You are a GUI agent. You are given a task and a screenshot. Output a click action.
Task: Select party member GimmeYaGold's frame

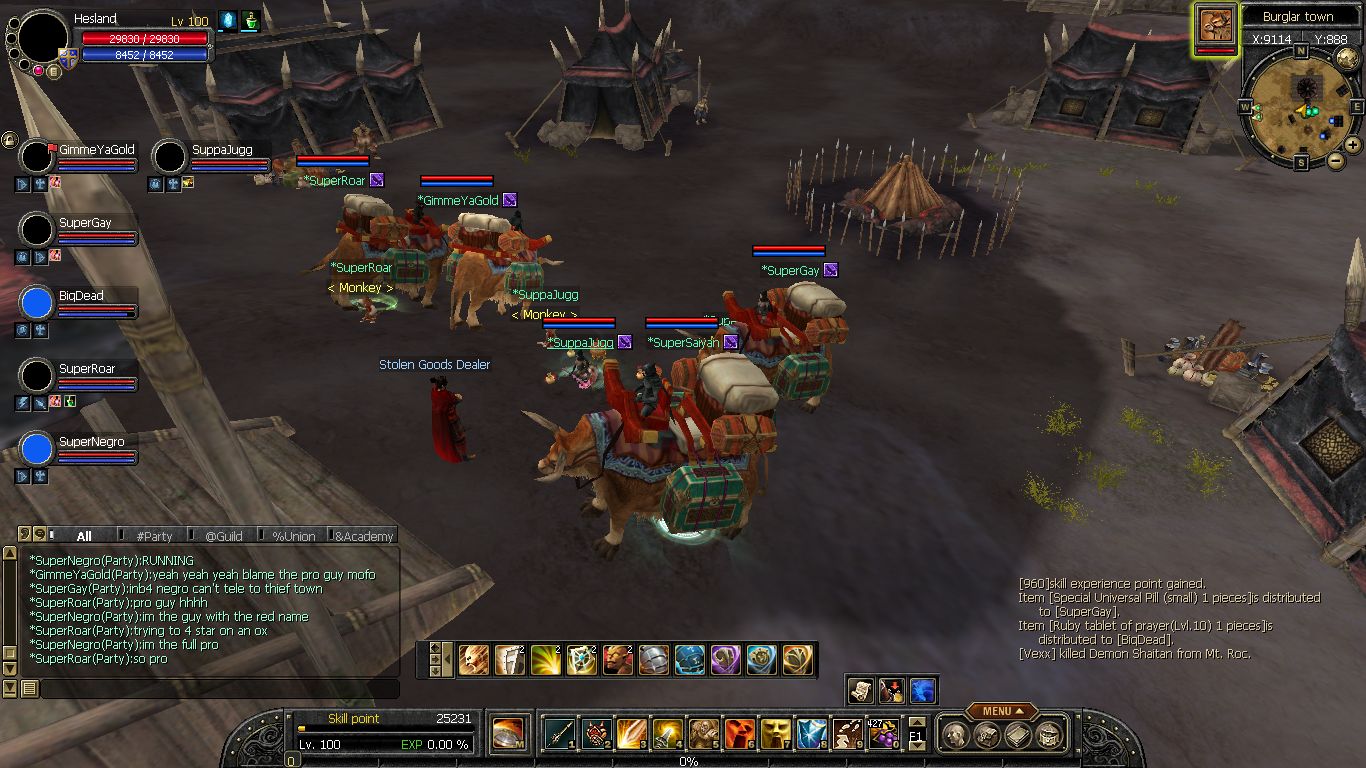pos(96,150)
